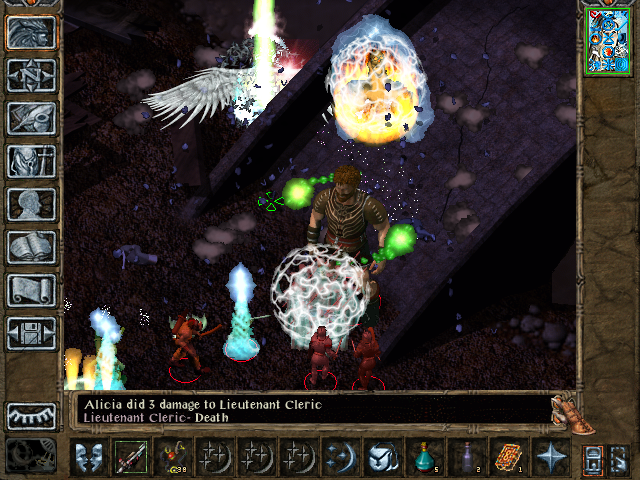This screenshot has width=640, height=480.
Task: Rest the party with the closed eye button
Action: (x=31, y=416)
